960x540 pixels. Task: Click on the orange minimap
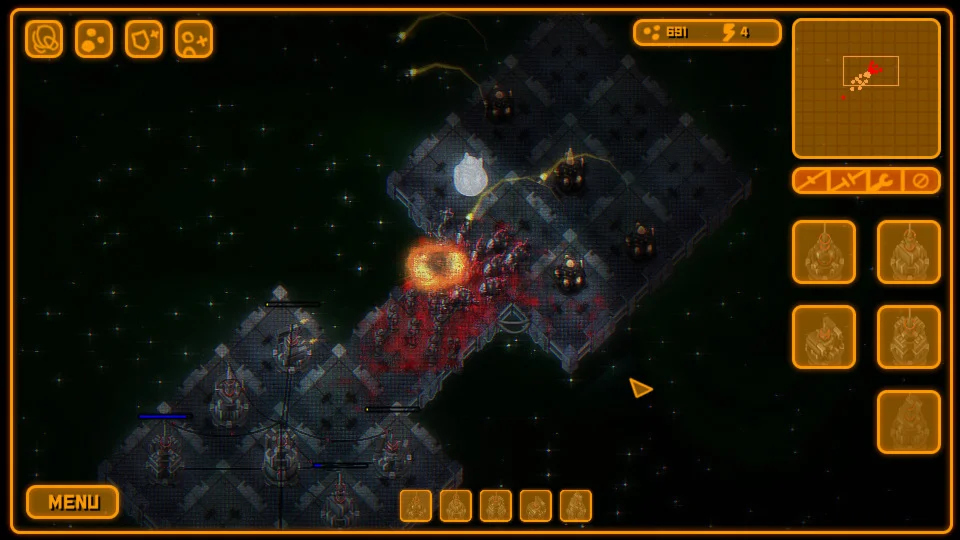pyautogui.click(x=866, y=88)
